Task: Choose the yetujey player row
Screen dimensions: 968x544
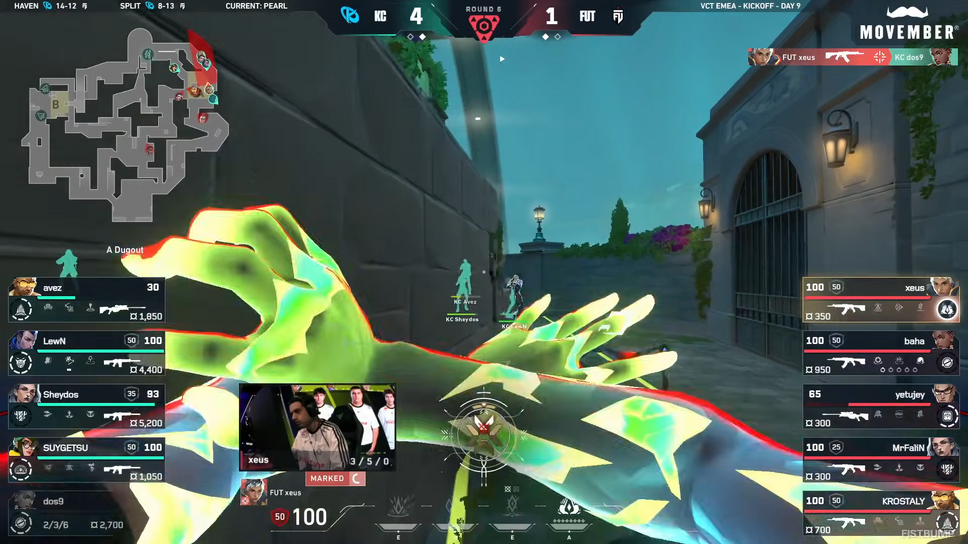Action: click(881, 407)
